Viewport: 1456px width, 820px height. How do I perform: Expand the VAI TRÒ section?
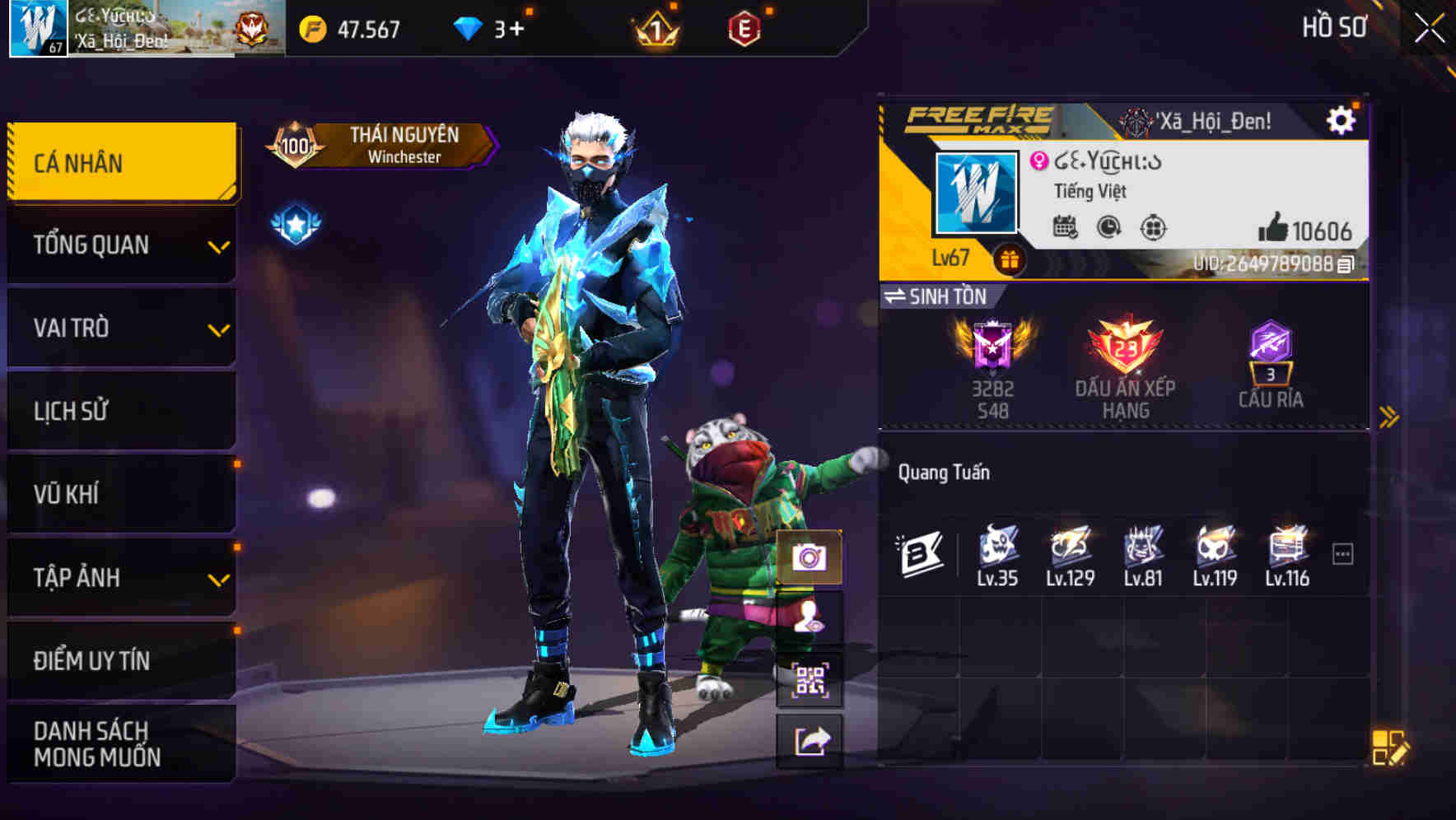[120, 328]
